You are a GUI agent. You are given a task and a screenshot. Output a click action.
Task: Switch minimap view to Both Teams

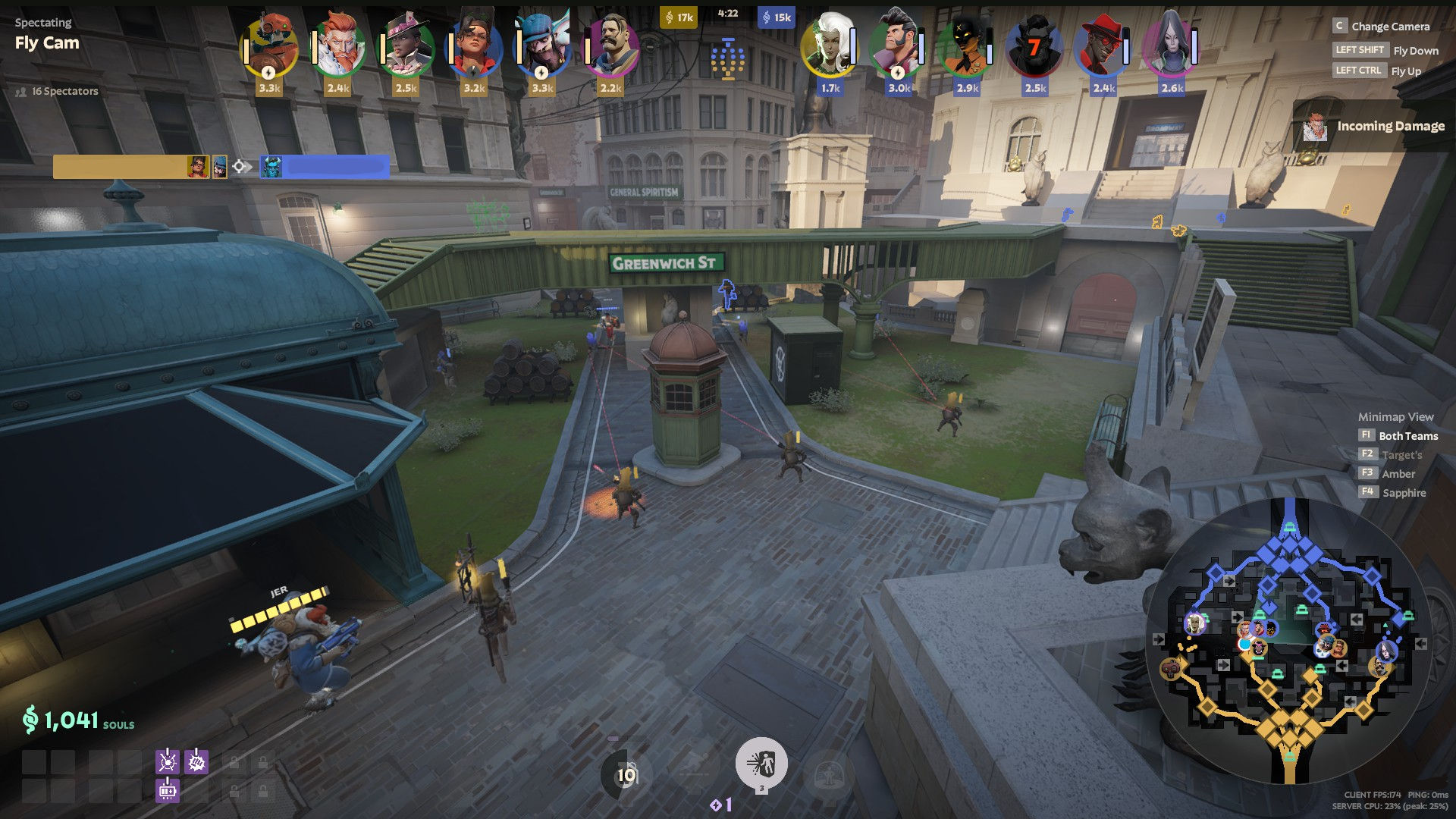tap(1407, 436)
